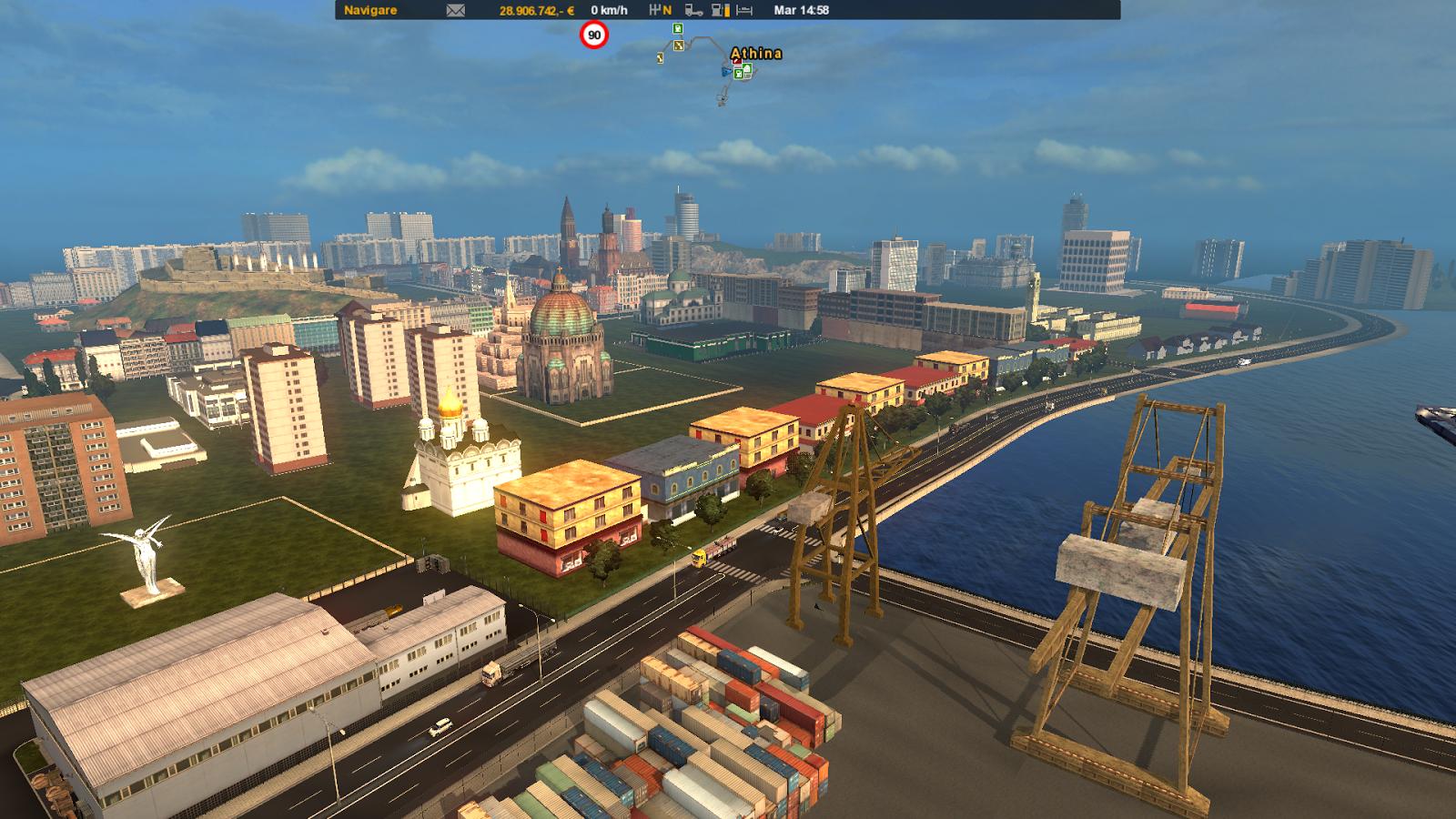Select the green home garage map marker
Image resolution: width=1456 pixels, height=819 pixels.
tap(745, 70)
